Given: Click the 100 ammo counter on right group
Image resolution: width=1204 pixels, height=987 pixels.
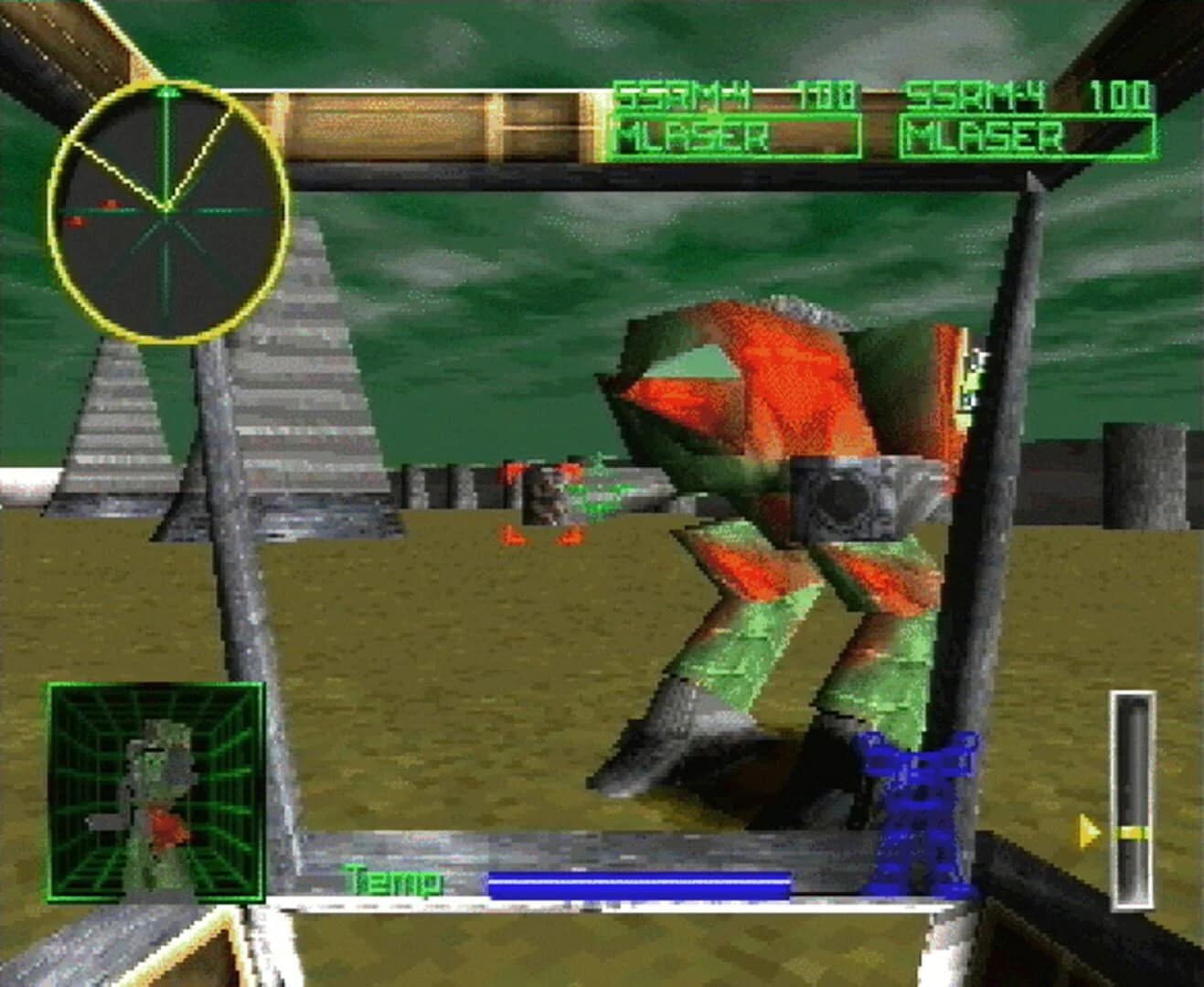Looking at the screenshot, I should click(x=1120, y=94).
